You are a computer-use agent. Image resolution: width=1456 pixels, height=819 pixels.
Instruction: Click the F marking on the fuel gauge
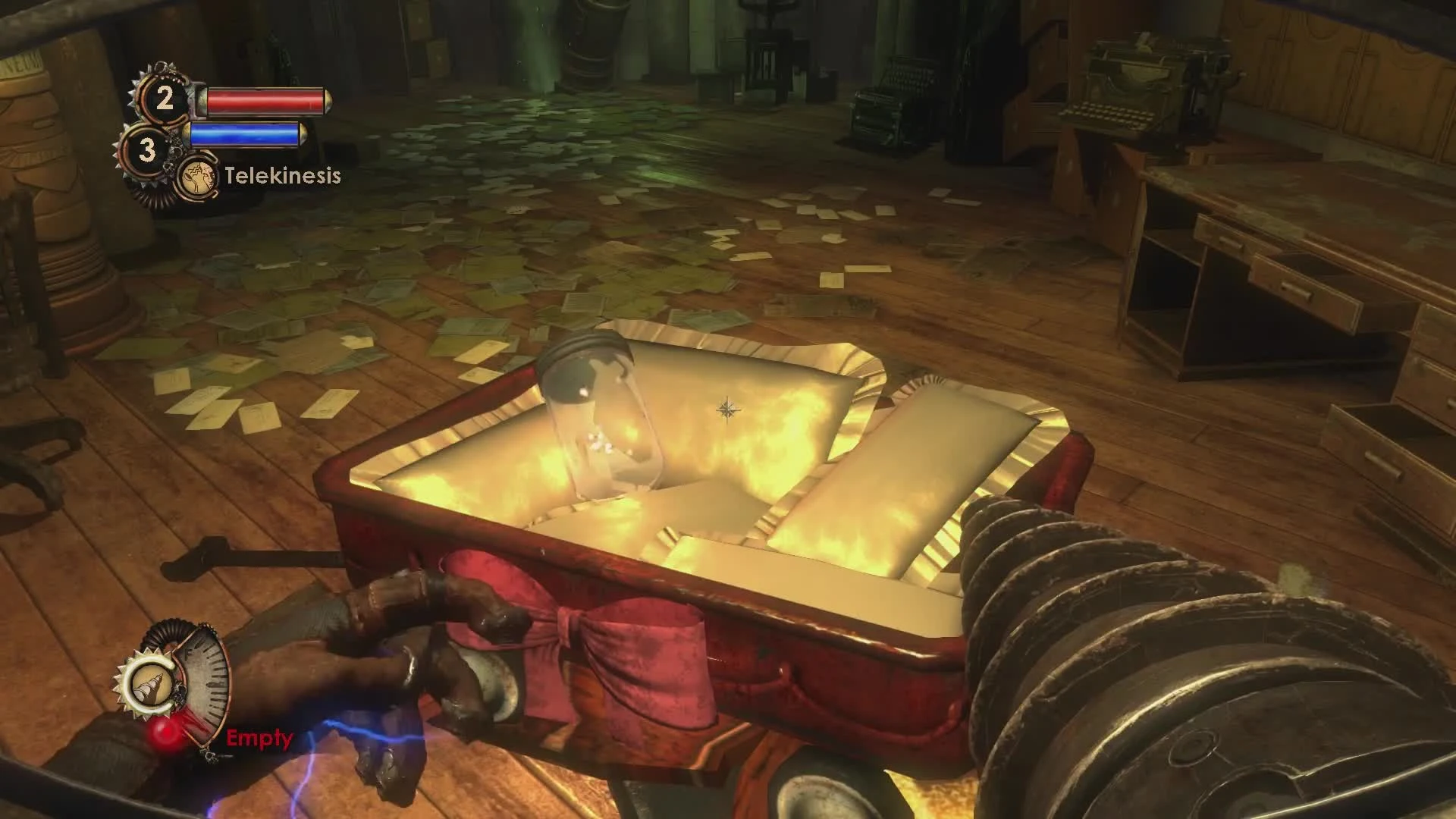[188, 653]
